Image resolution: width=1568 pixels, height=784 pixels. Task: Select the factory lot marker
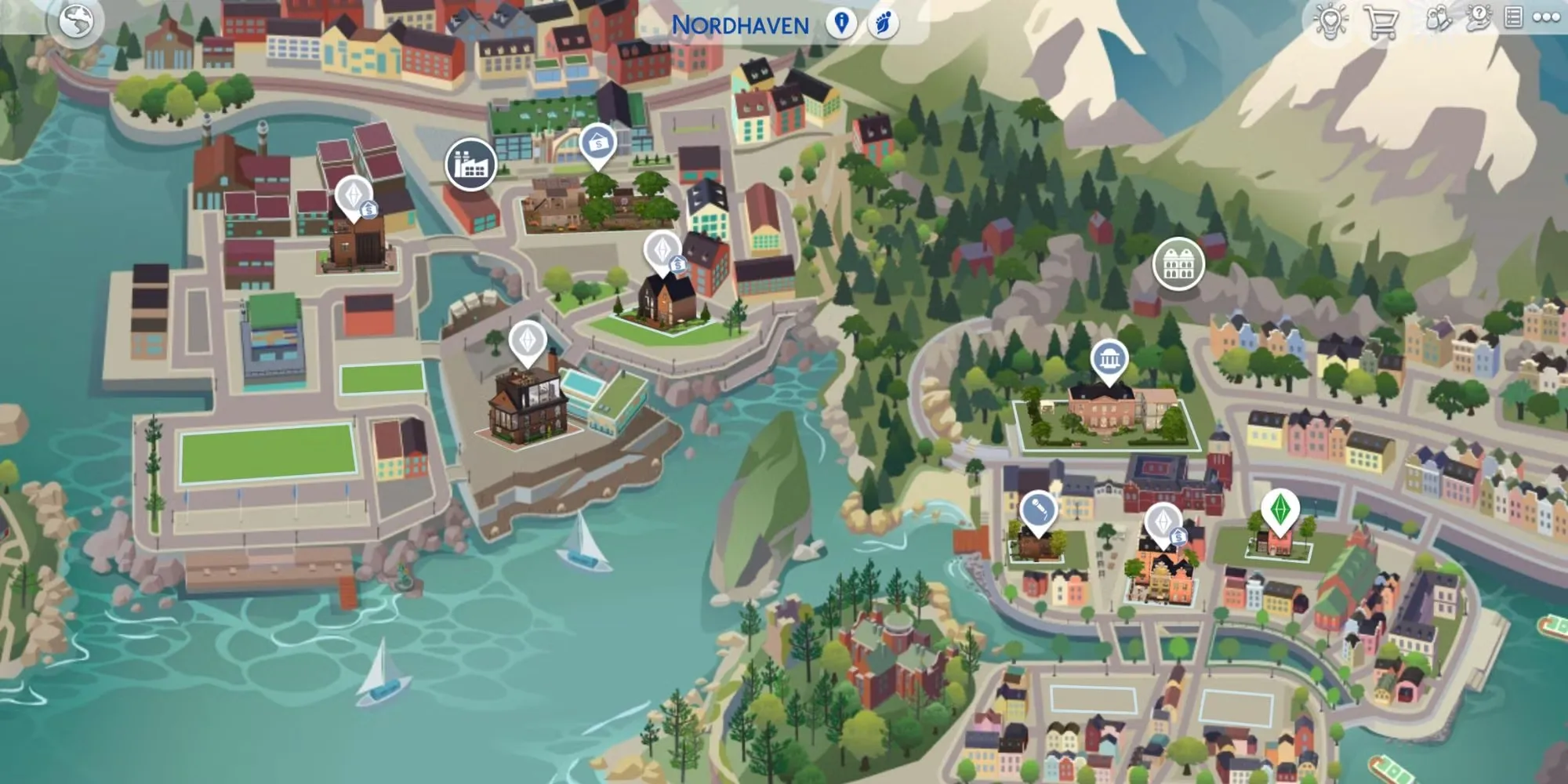click(x=470, y=165)
